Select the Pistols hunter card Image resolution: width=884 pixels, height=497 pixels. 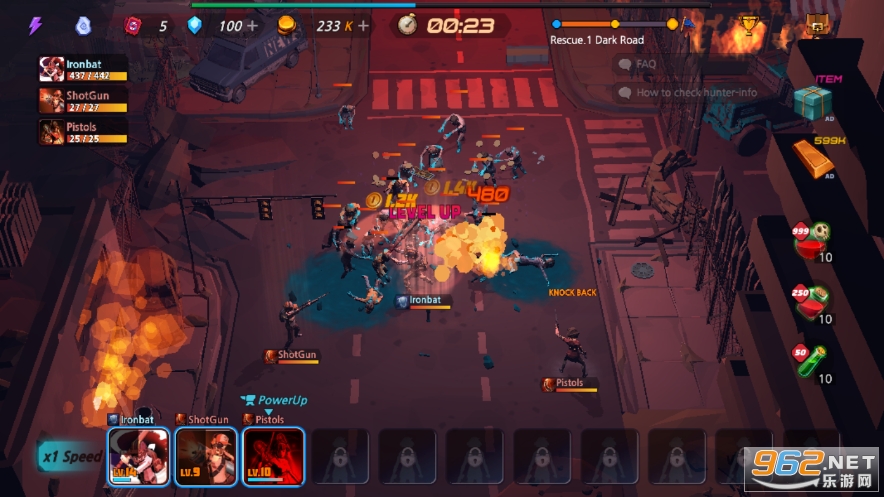[273, 457]
